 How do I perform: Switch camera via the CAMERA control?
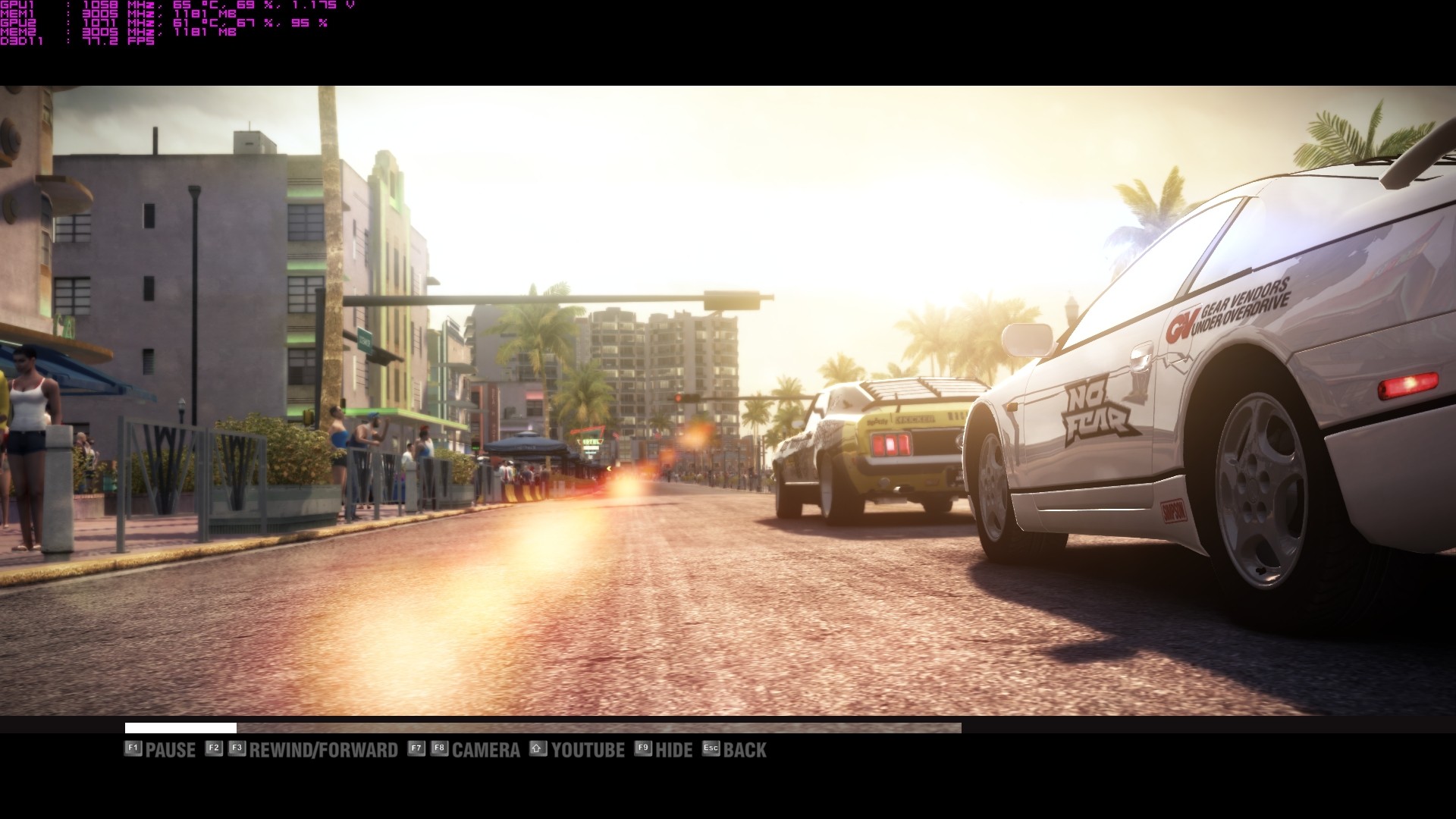[x=486, y=750]
